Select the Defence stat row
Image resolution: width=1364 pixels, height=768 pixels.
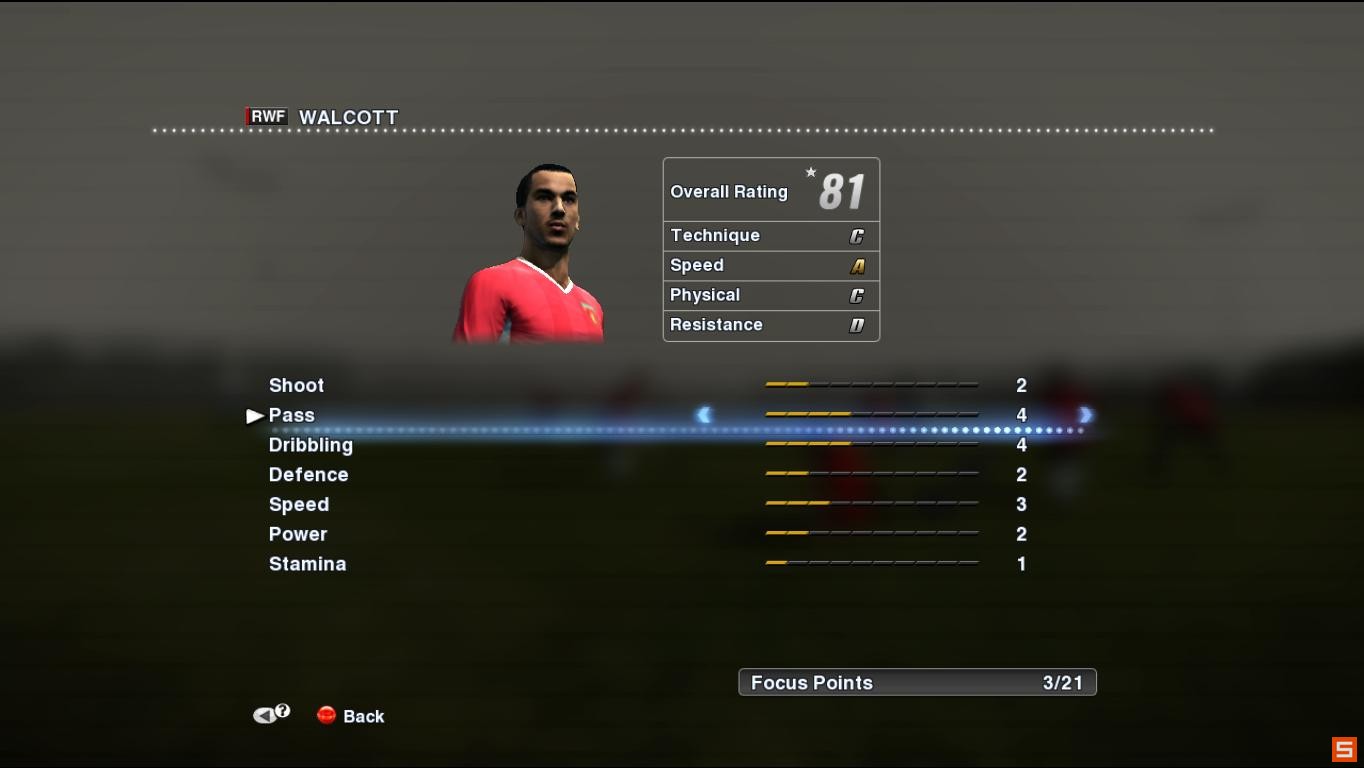click(x=308, y=475)
